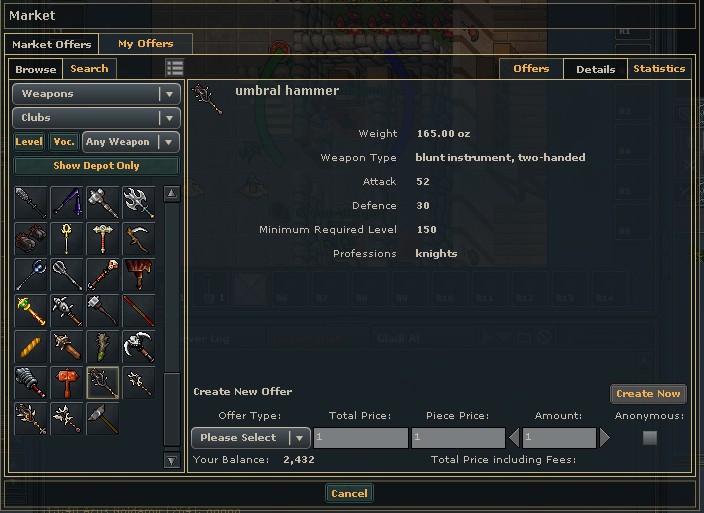The image size is (704, 513).
Task: Open the Market Offers tab
Action: (51, 44)
